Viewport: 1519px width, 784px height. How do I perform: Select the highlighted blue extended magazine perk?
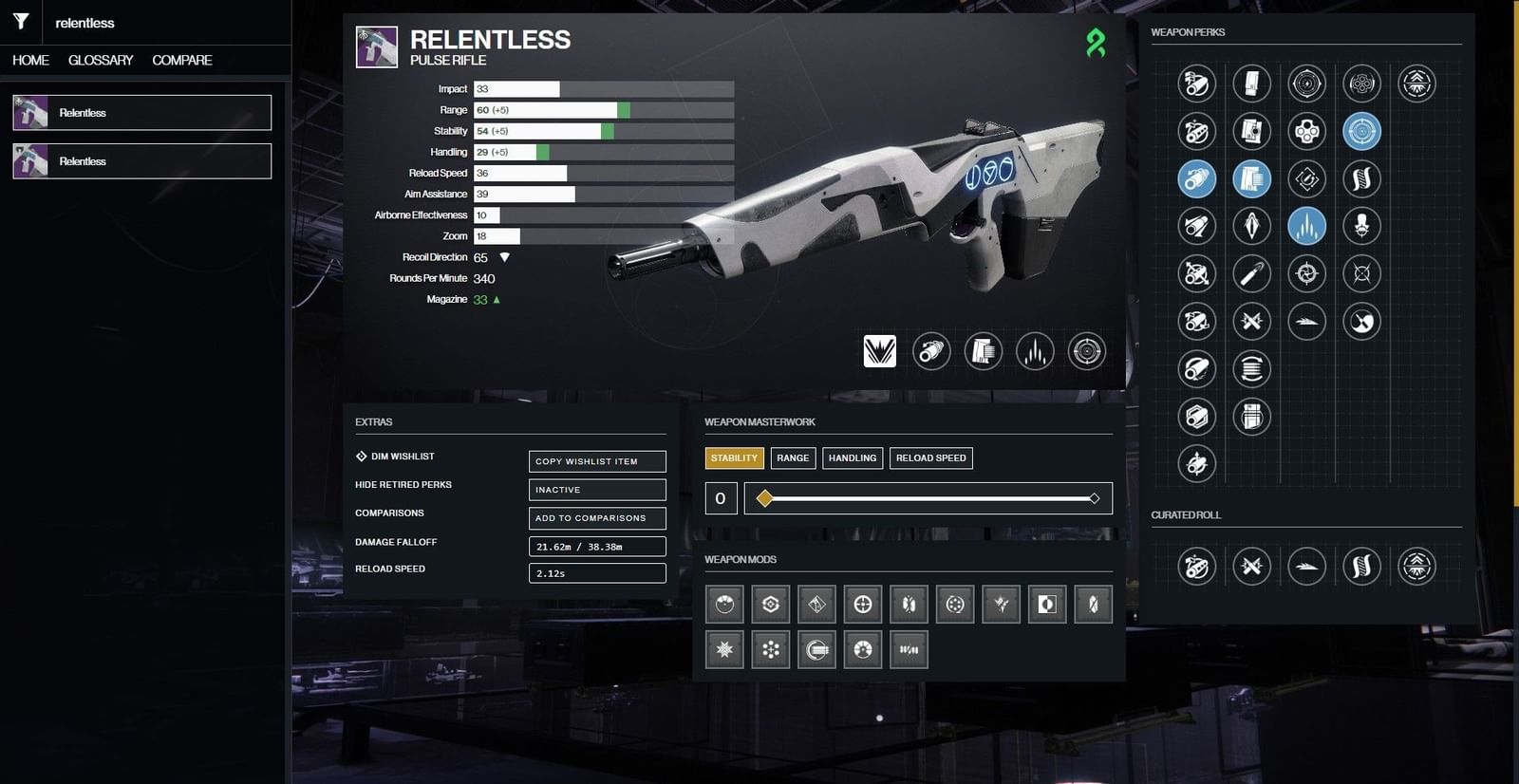coord(1251,178)
